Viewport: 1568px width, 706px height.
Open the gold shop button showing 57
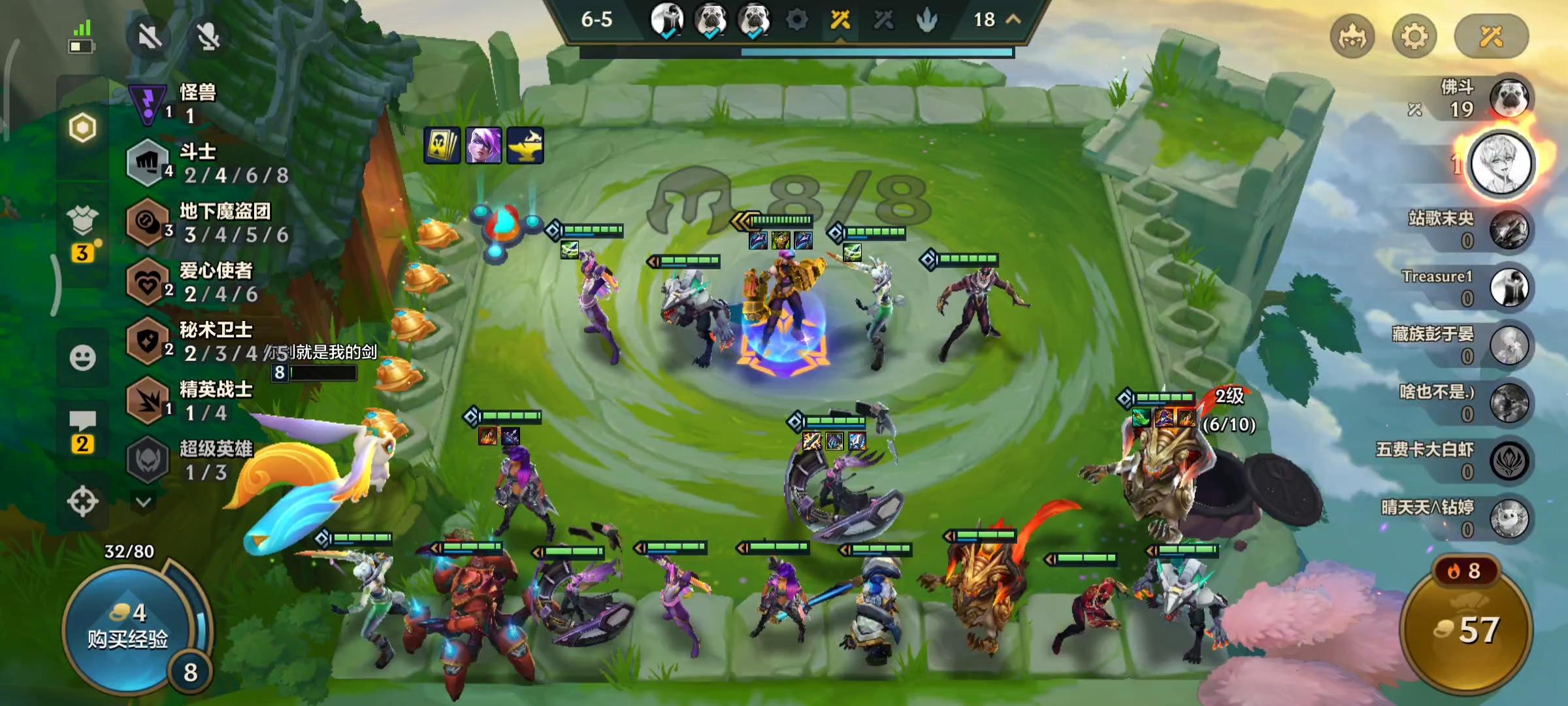pos(1467,629)
